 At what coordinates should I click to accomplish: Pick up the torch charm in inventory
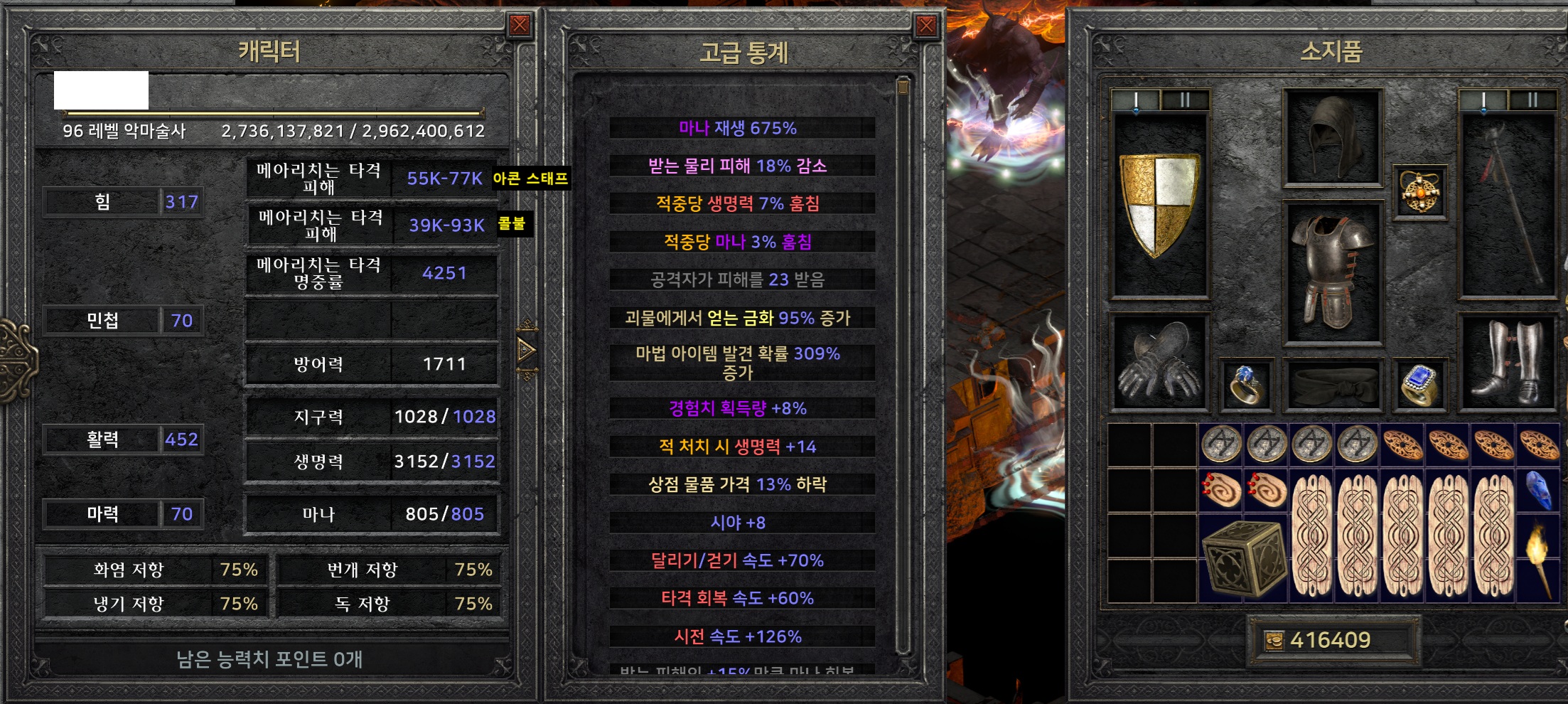tap(1538, 558)
